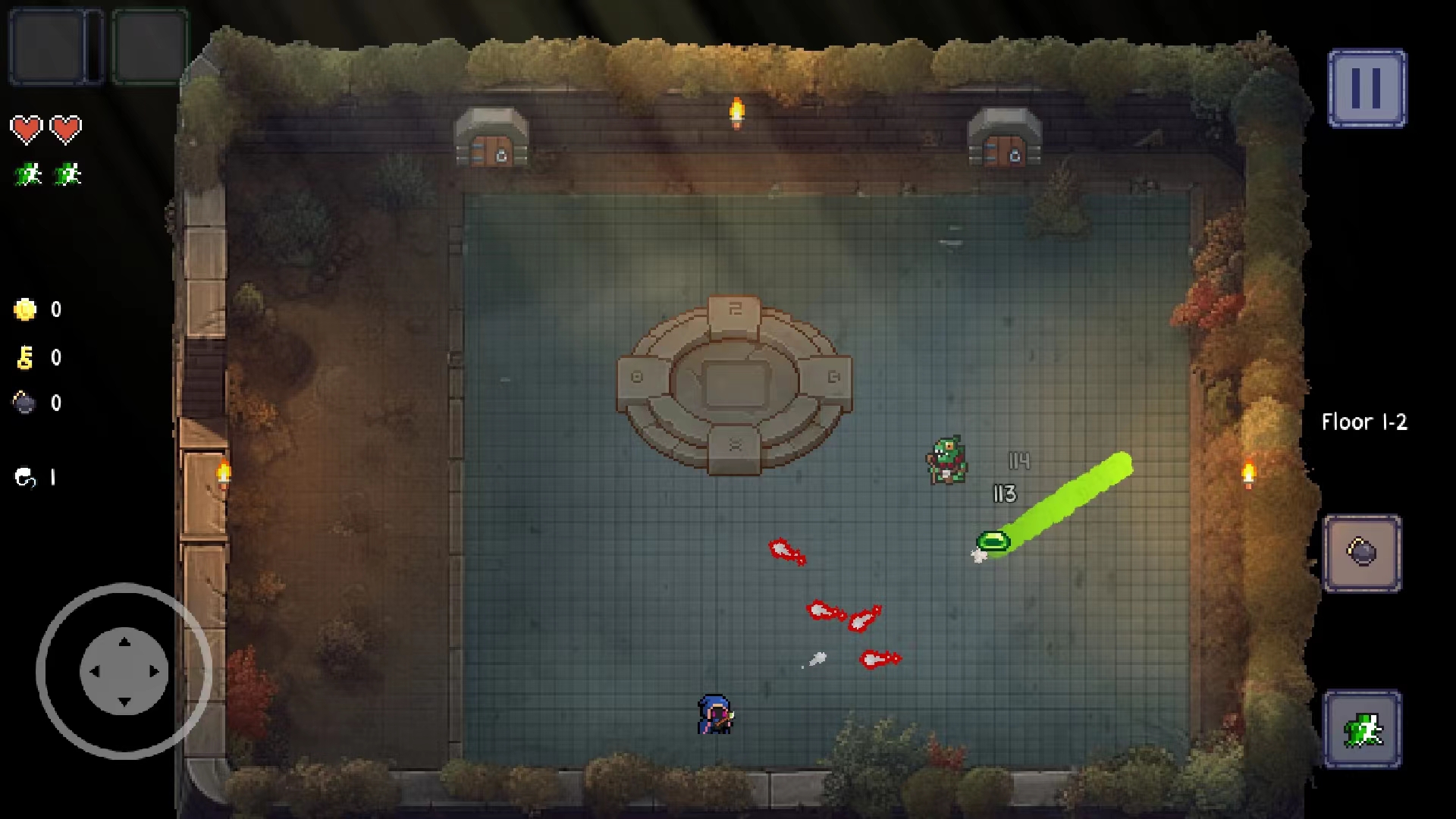Viewport: 1456px width, 819px height.
Task: Tap the right dungeon door at the top
Action: (x=1003, y=144)
